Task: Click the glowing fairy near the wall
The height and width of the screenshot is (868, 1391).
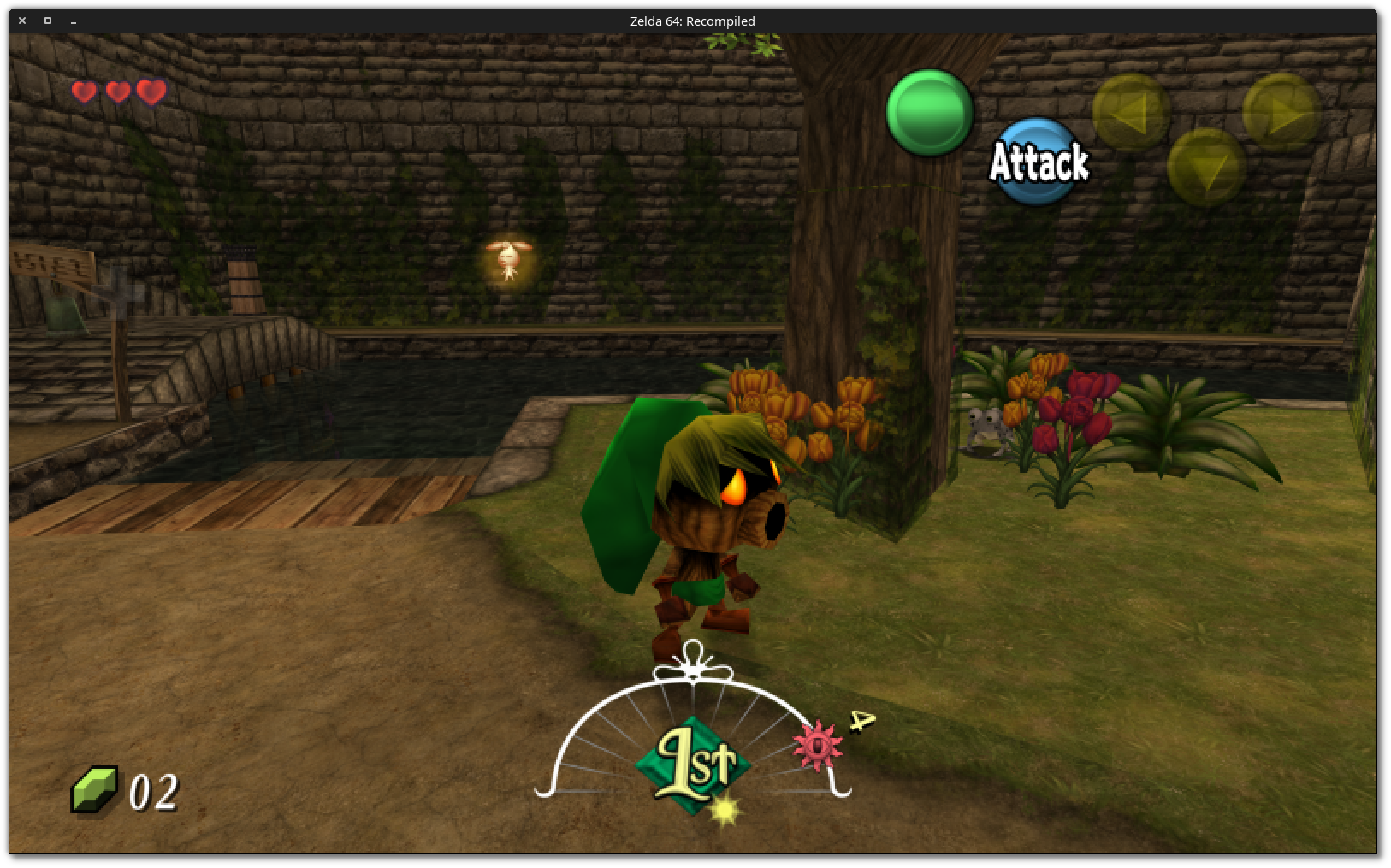Action: (508, 258)
